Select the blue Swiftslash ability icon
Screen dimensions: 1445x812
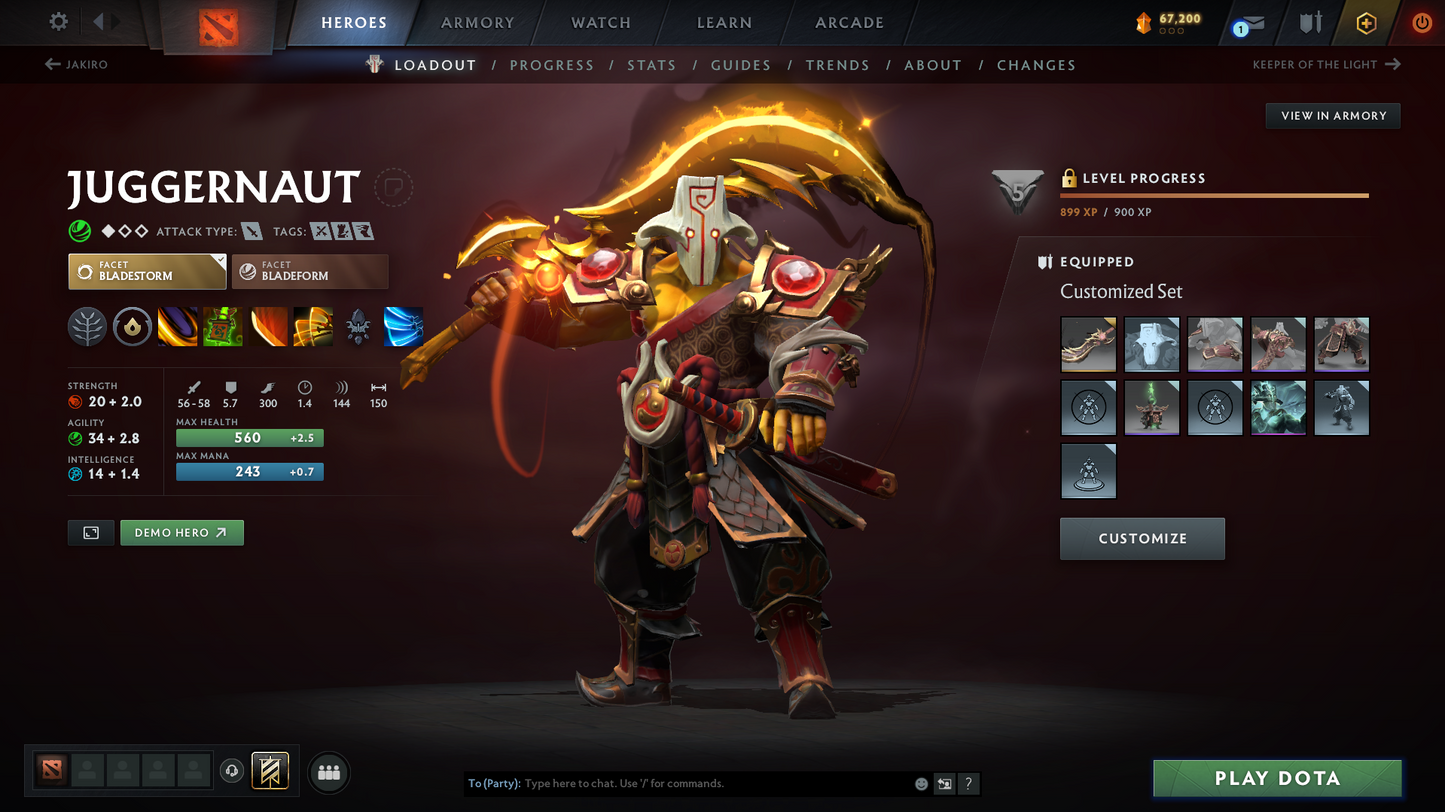point(403,327)
